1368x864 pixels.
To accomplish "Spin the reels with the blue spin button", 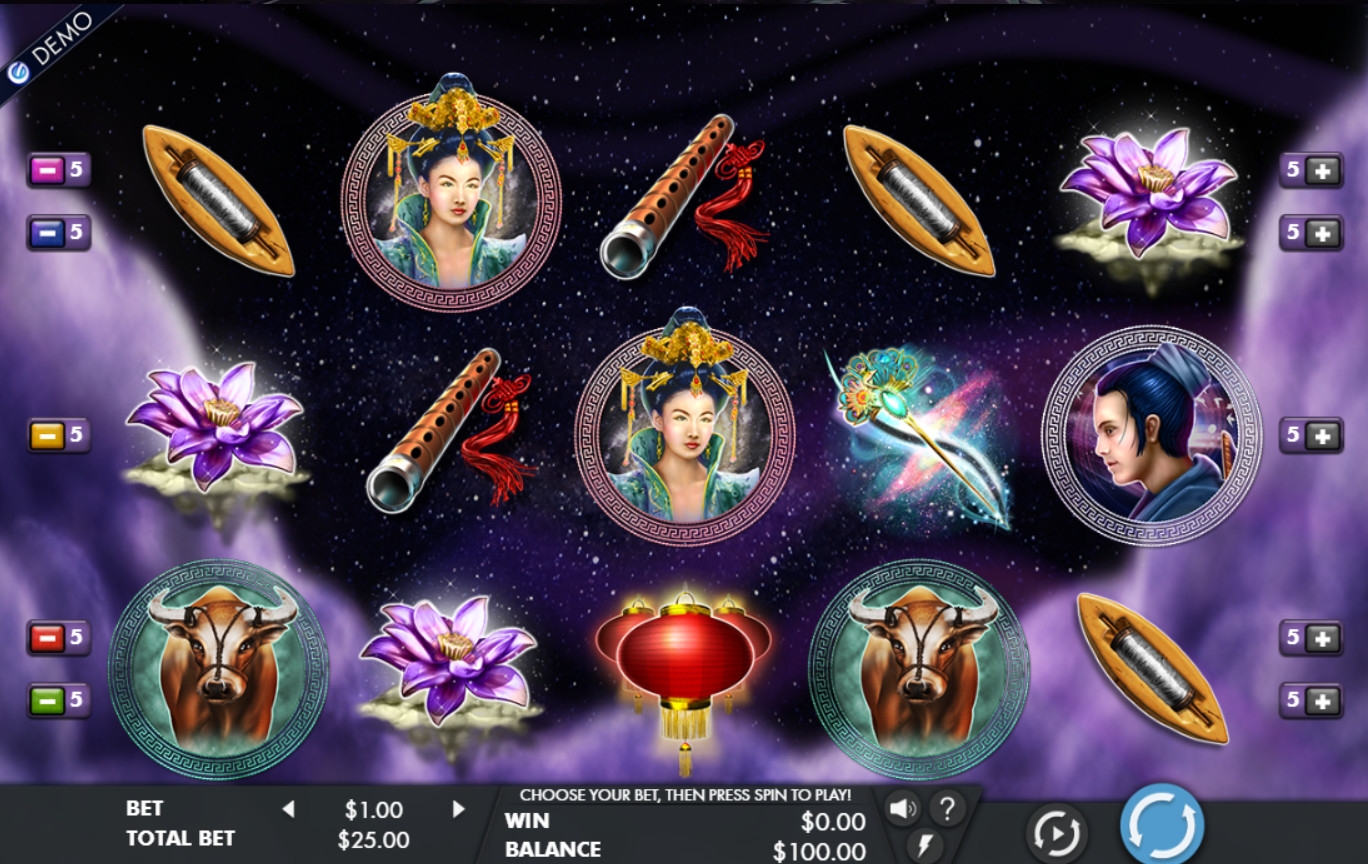I will tap(1162, 825).
